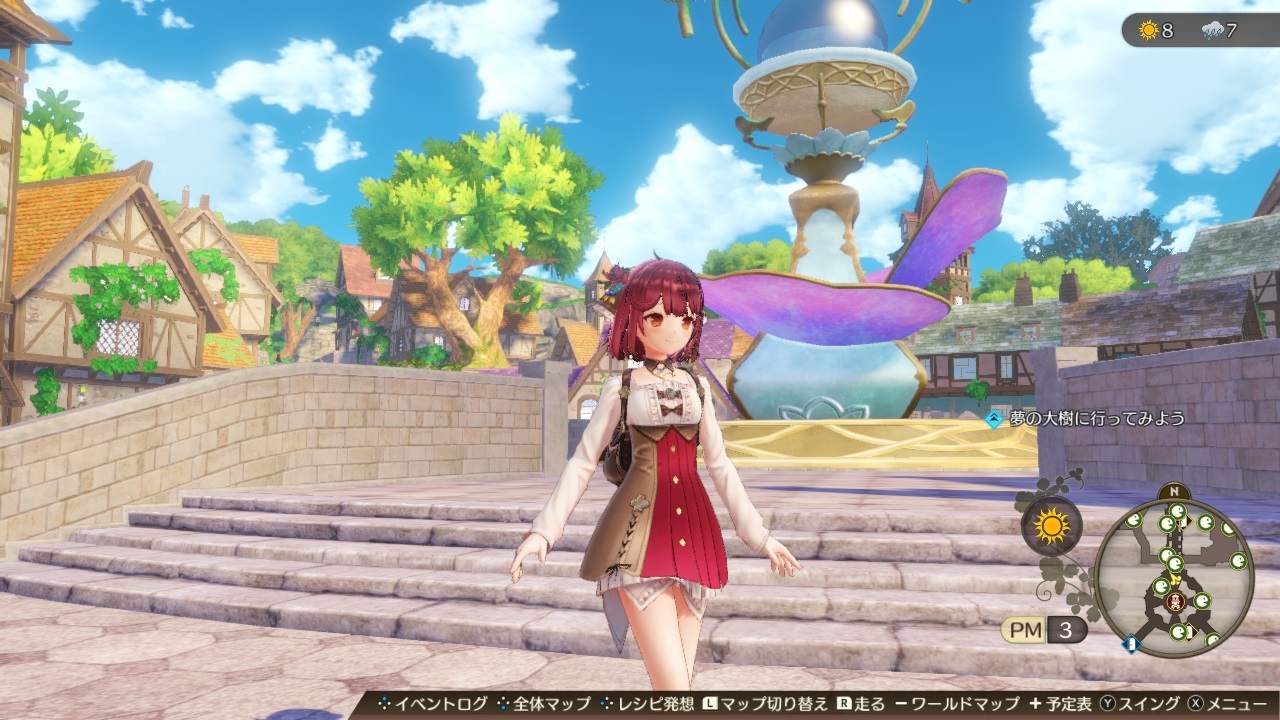
Task: Select the red player marker on the minimap
Action: click(1176, 602)
